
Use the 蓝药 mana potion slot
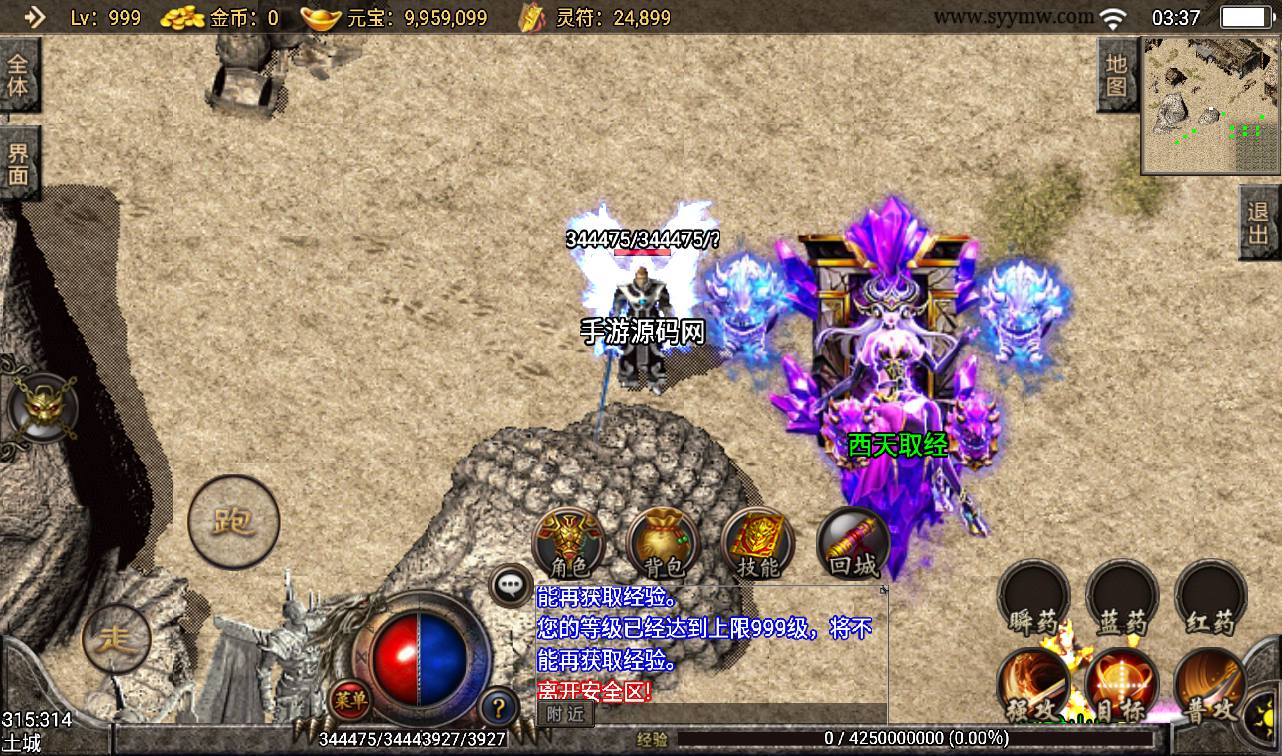[x=1122, y=599]
